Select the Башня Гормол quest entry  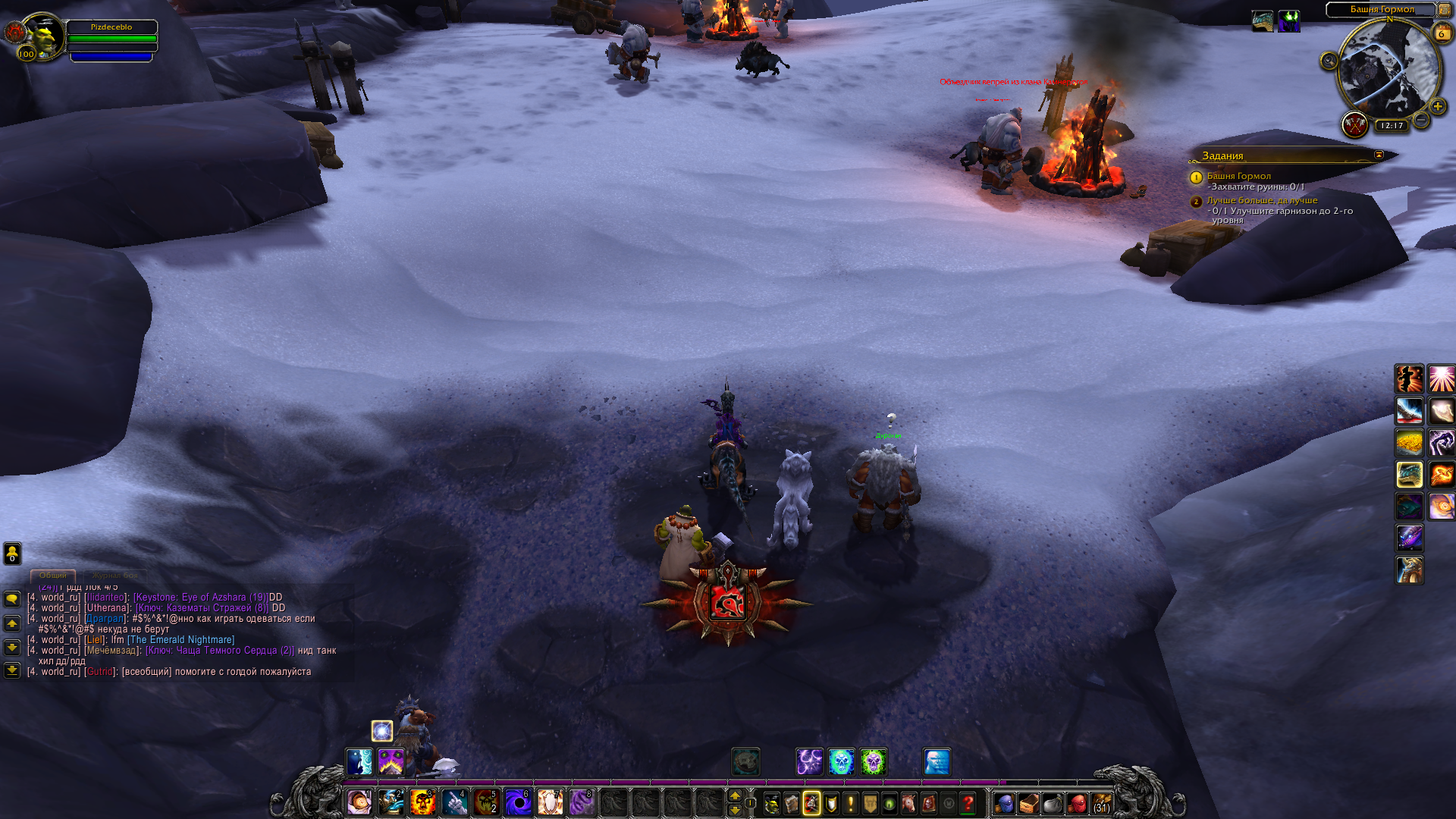click(1238, 176)
